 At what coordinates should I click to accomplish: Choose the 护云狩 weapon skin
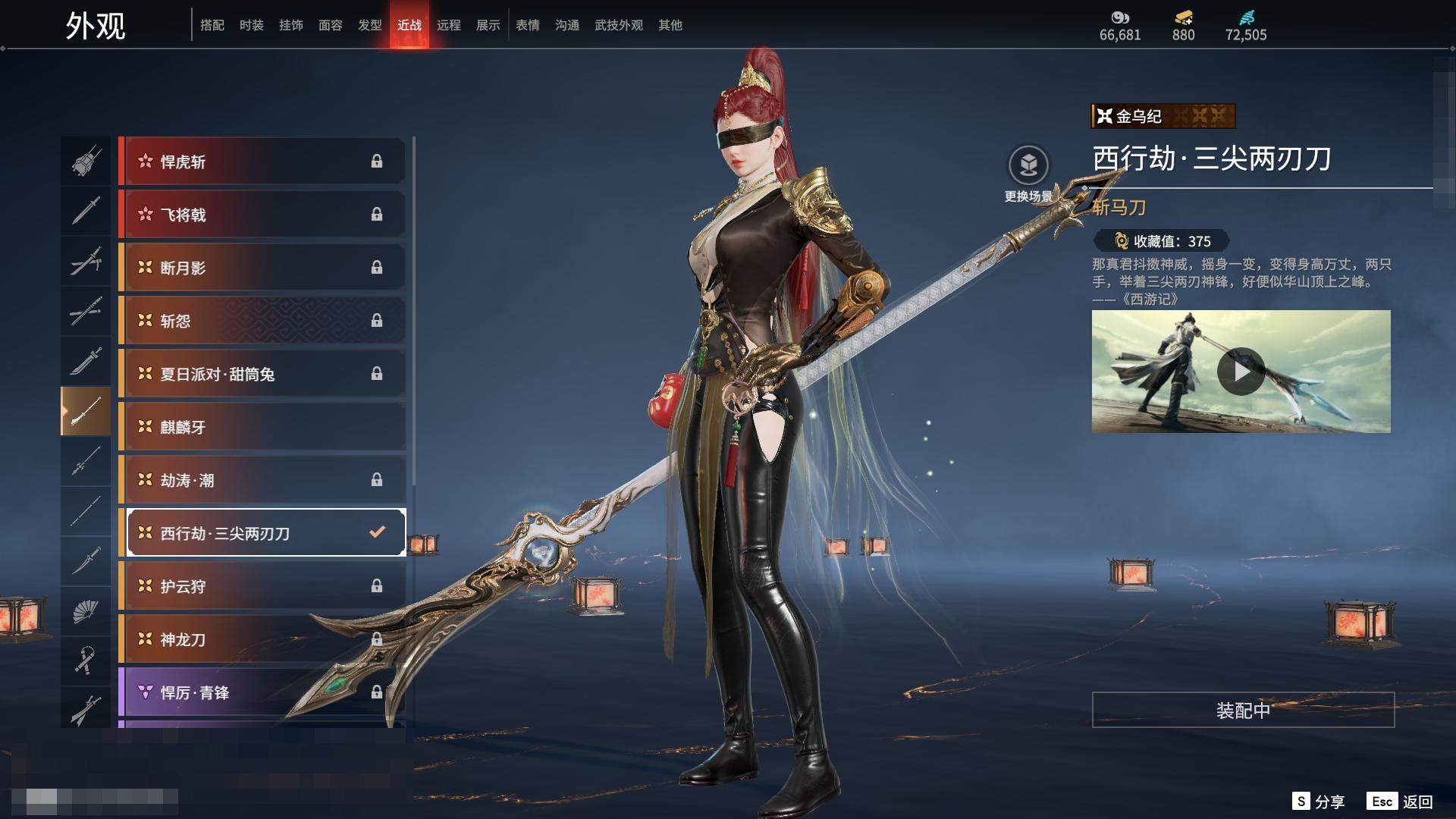point(262,586)
